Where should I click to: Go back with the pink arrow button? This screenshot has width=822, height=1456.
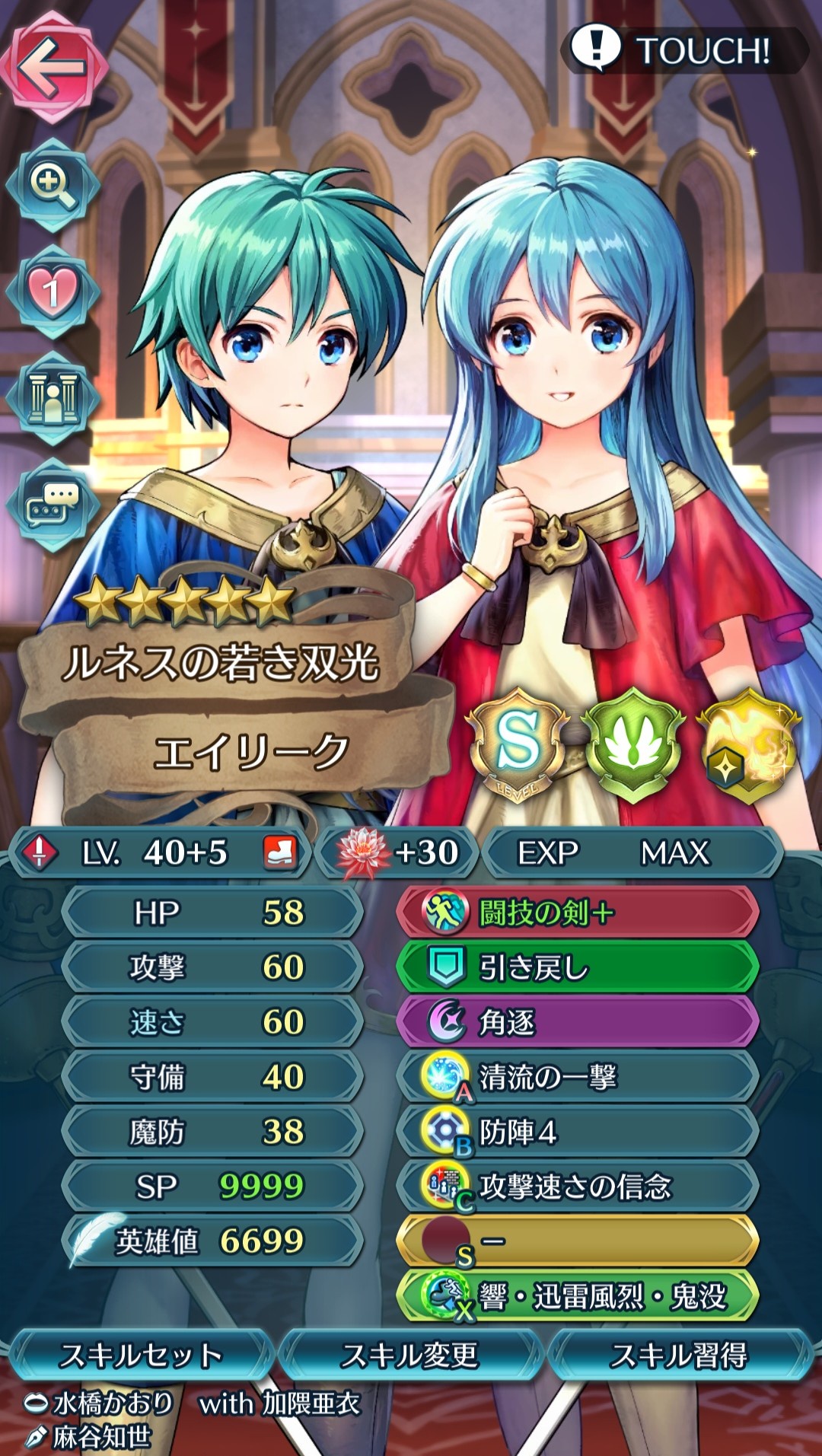click(x=53, y=67)
